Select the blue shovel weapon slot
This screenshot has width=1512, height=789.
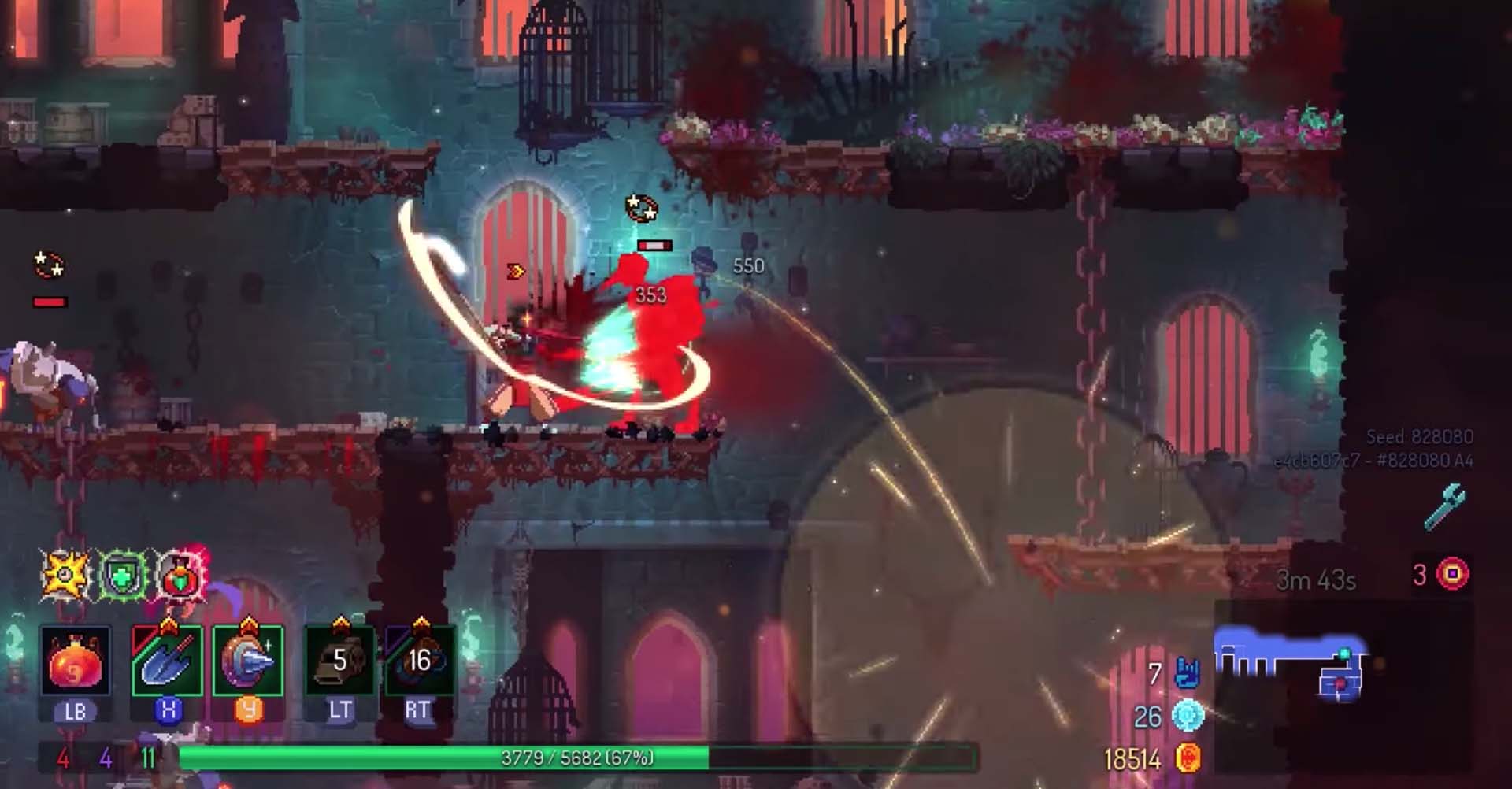click(x=167, y=661)
